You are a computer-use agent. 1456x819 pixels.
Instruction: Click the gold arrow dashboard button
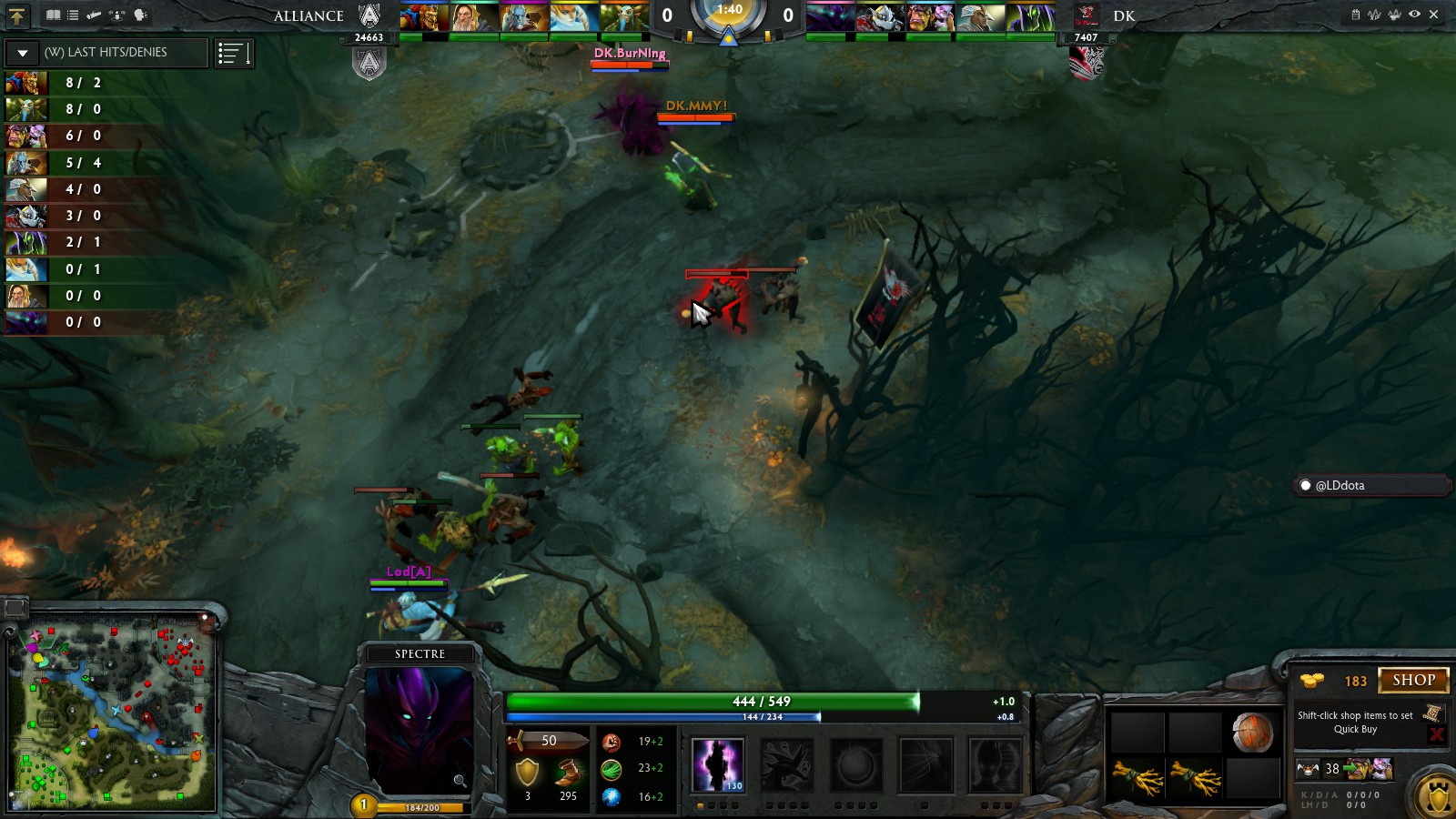point(16,15)
